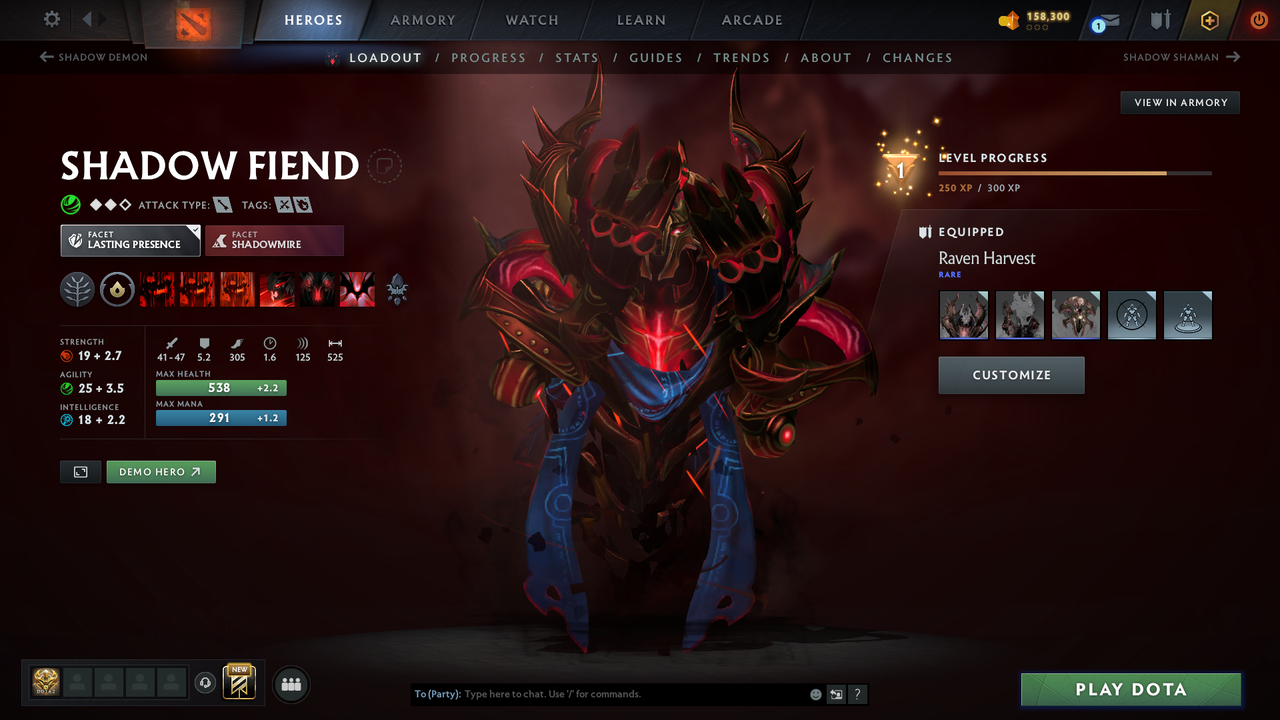This screenshot has width=1280, height=720.
Task: View the Requiem of Souls ultimate icon
Action: tap(357, 289)
